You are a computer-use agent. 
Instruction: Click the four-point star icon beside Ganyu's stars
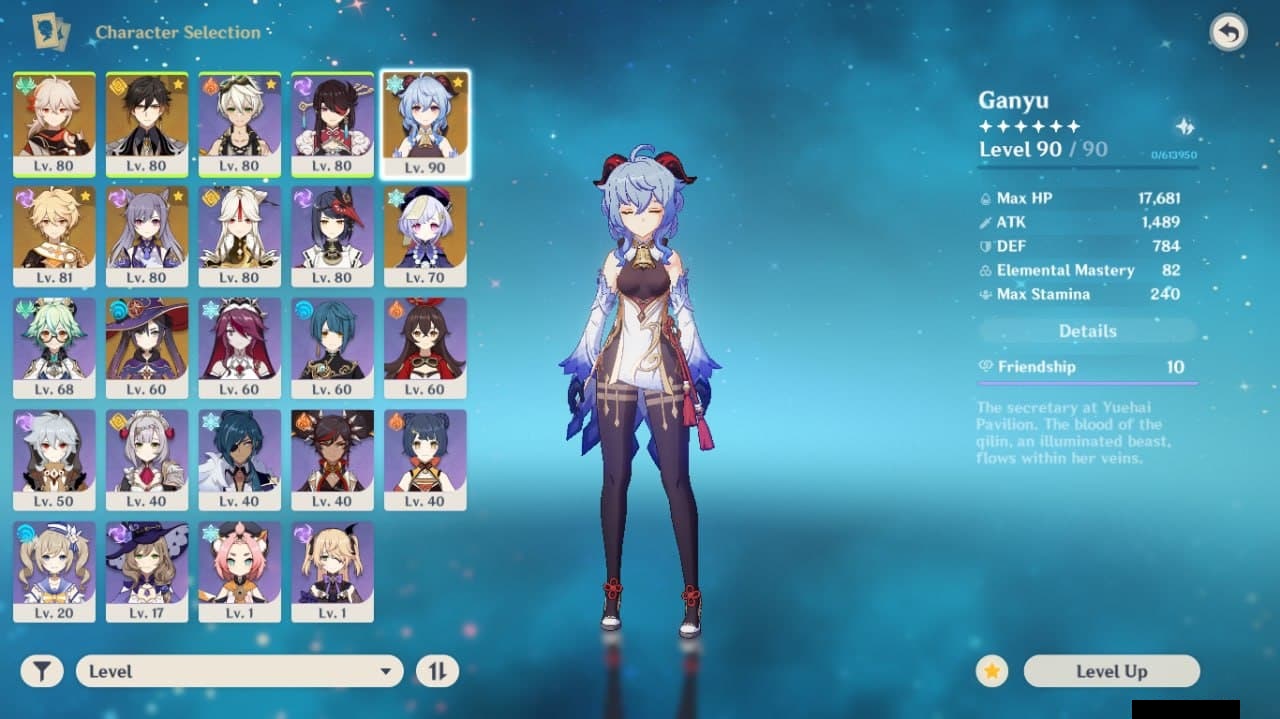click(1185, 127)
